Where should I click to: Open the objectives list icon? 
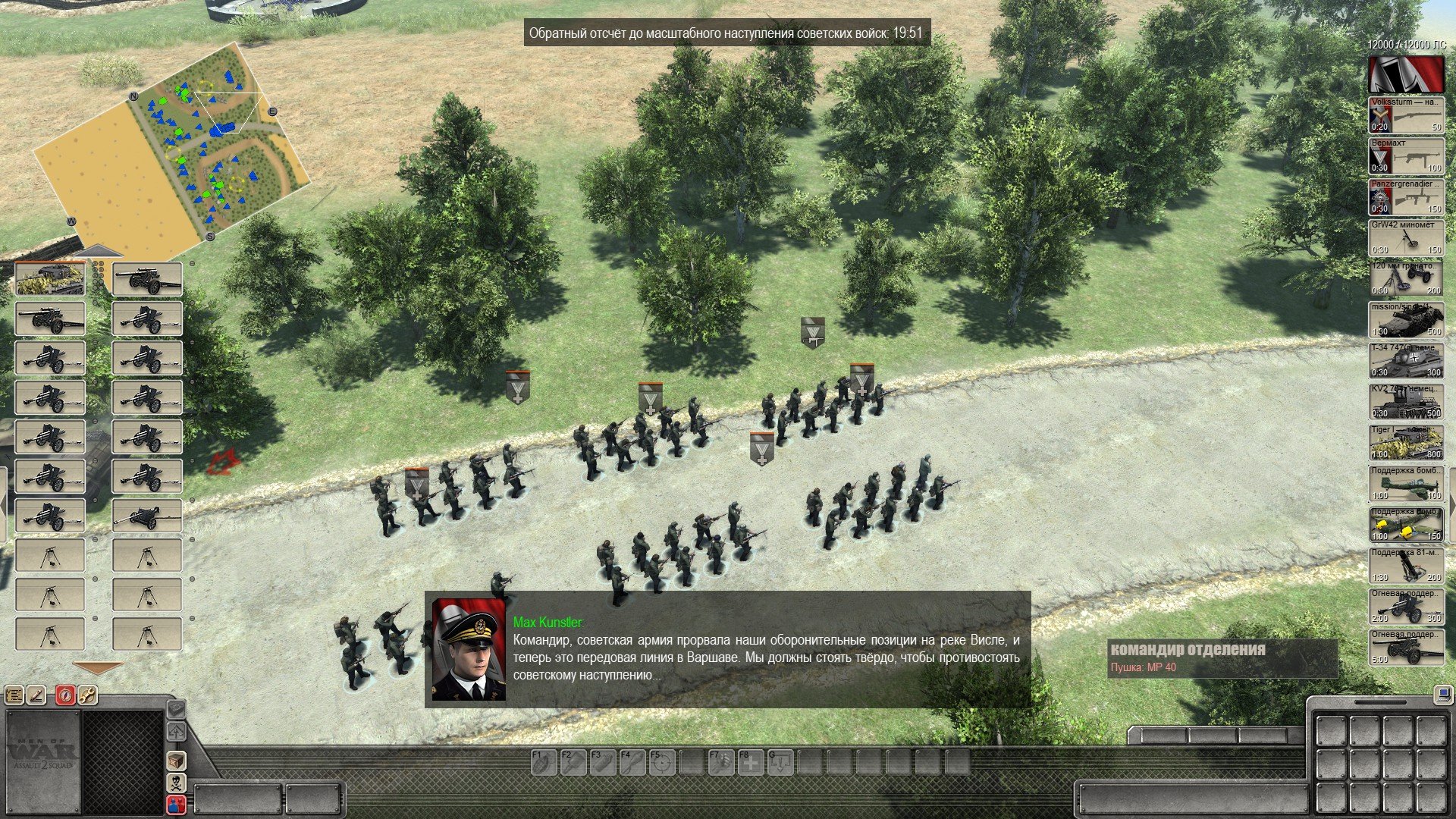14,695
